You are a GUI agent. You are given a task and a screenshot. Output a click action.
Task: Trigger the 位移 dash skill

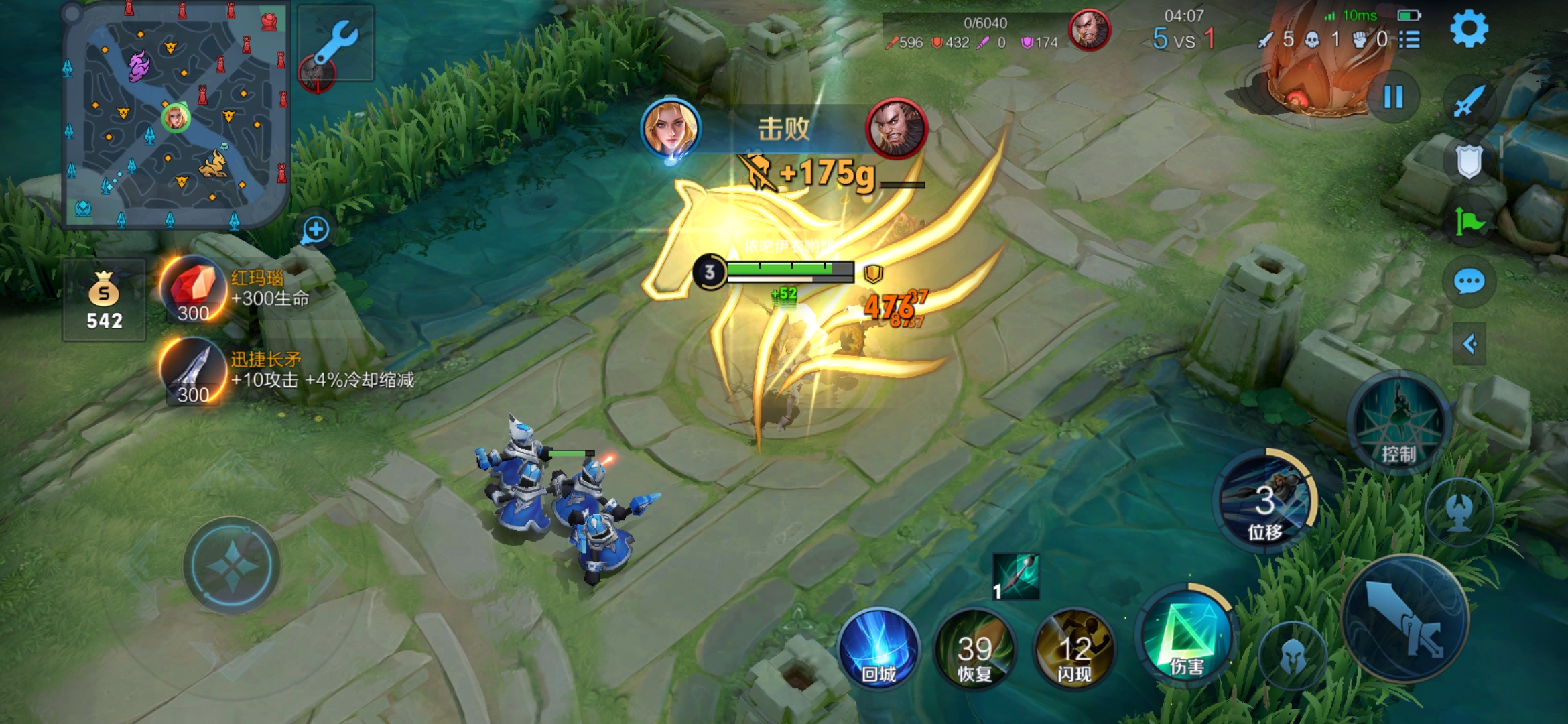pyautogui.click(x=1264, y=503)
